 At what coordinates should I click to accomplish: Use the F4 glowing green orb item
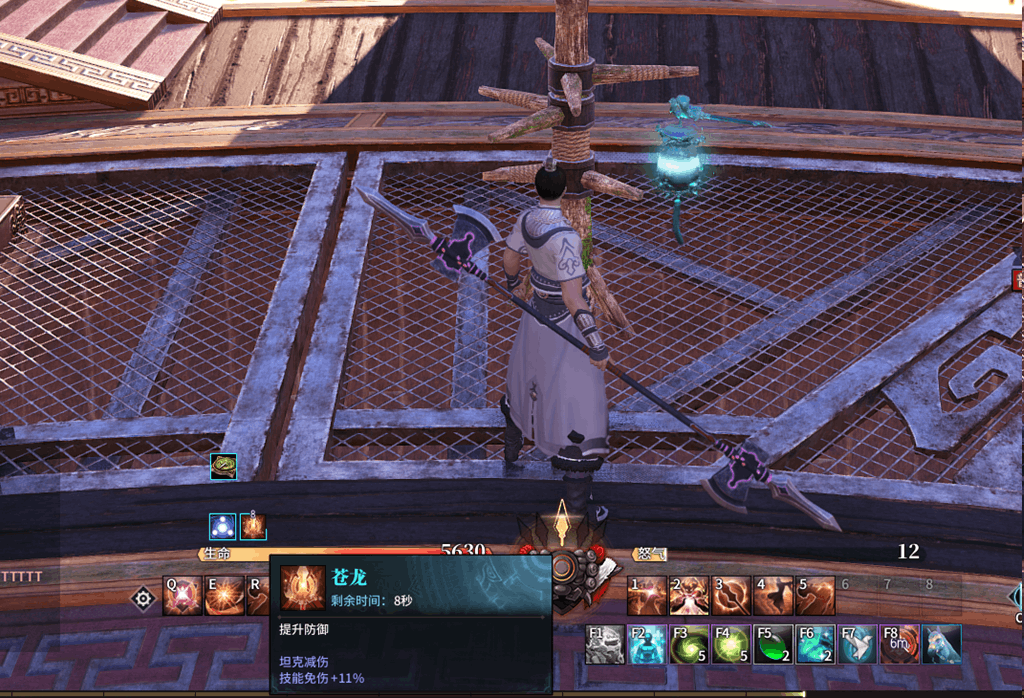(x=731, y=645)
